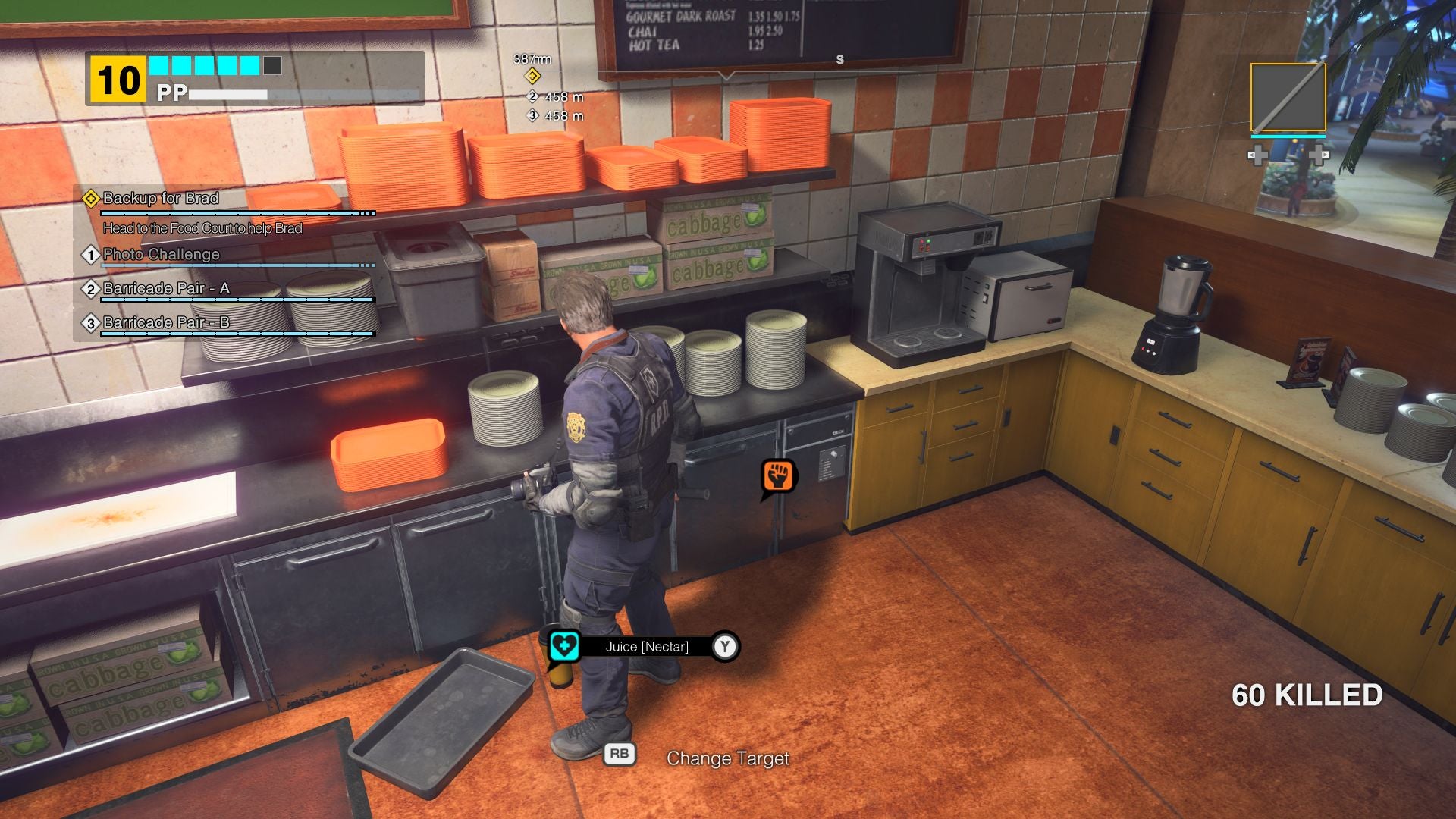The image size is (1456, 819).
Task: Click the yellow quest waypoint diamond marker
Action: point(534,75)
